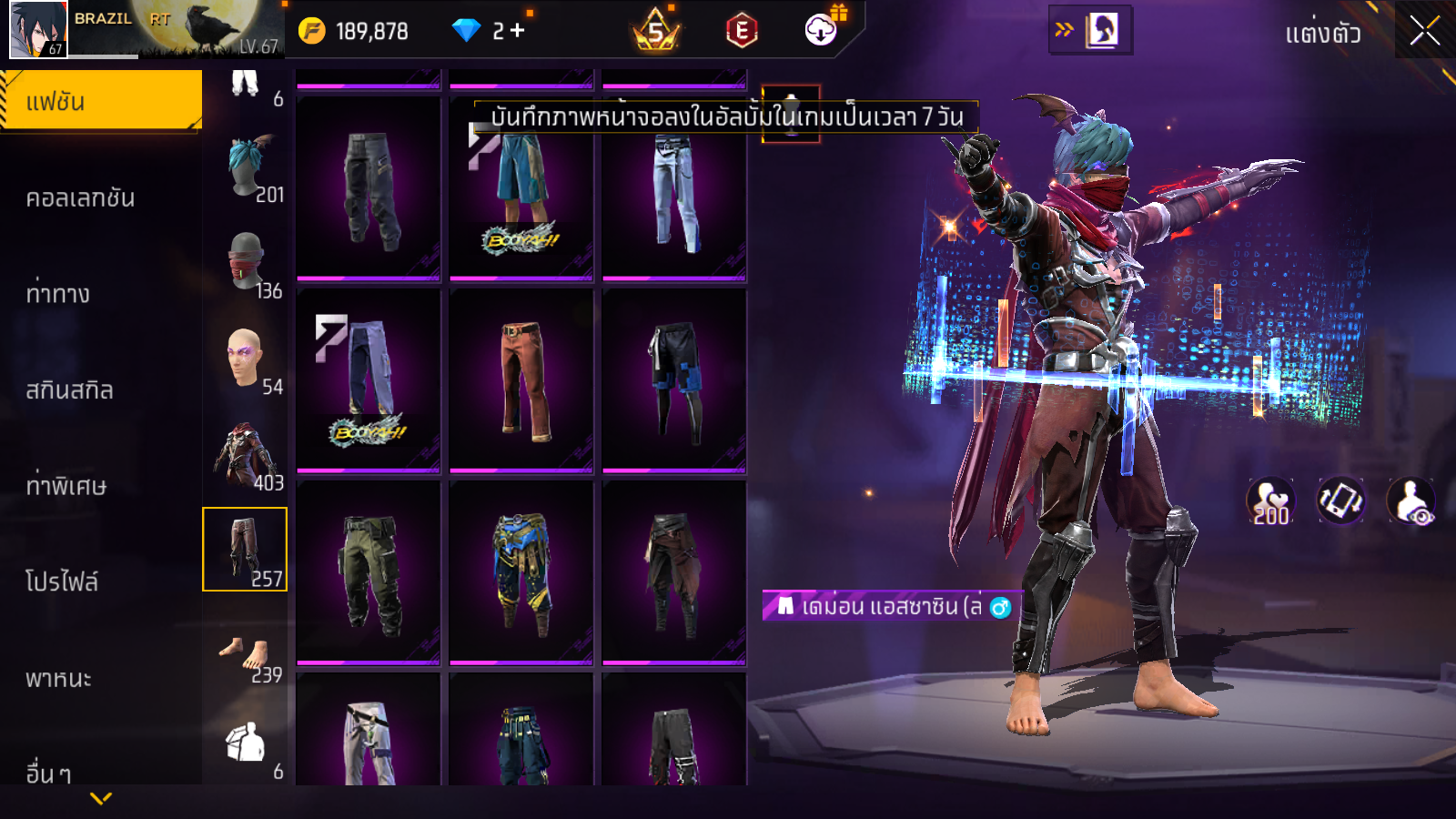
Task: Open the แฟชัน fashion tab
Action: click(x=101, y=101)
